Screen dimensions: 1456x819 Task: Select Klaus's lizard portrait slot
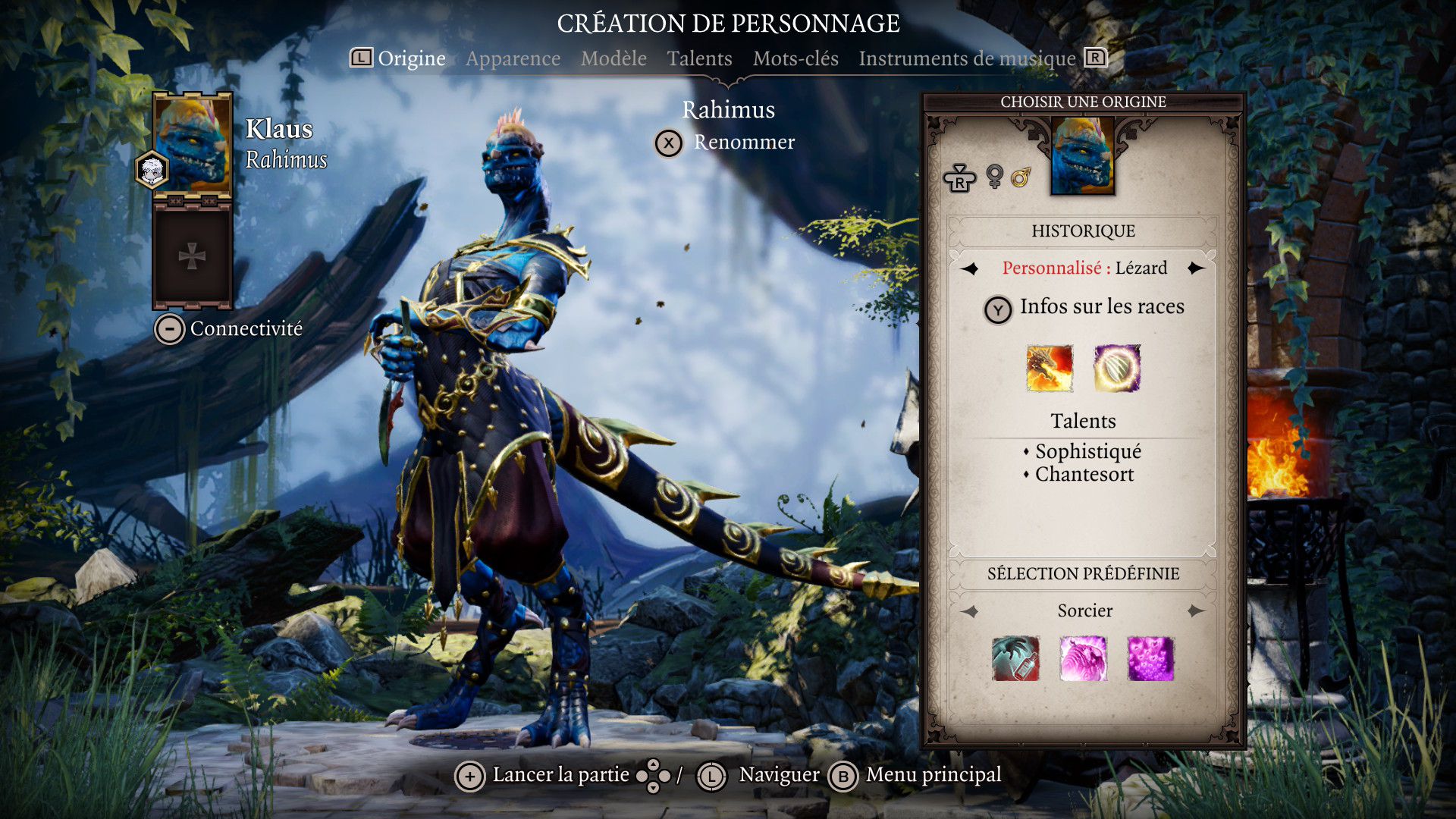click(x=193, y=144)
